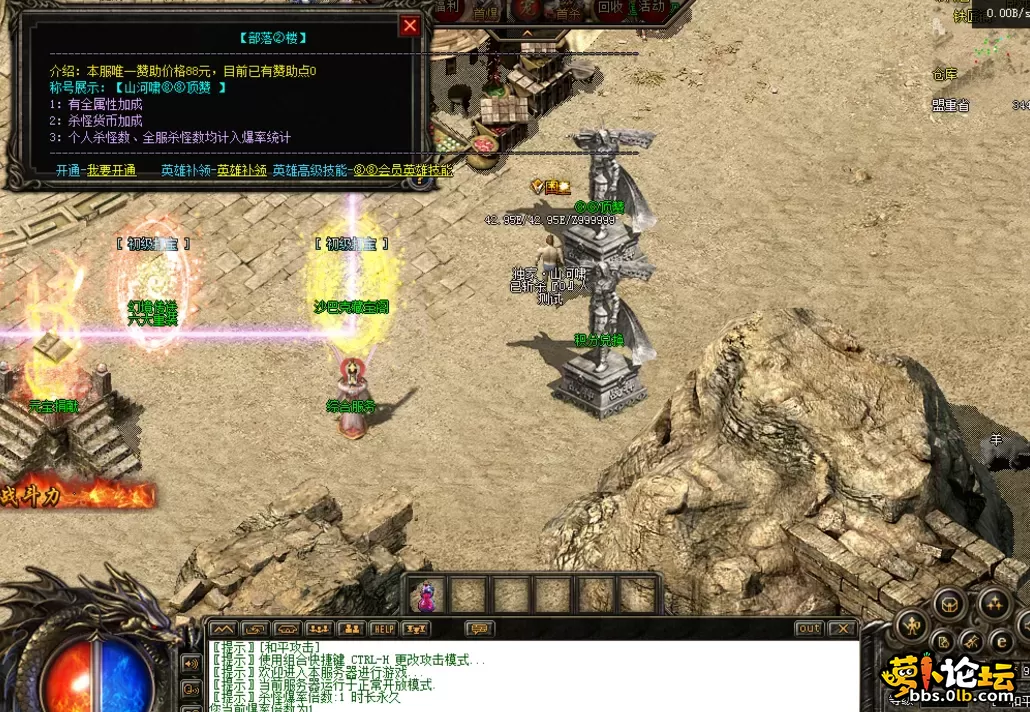The image size is (1030, 712).
Task: Toggle the speaker sound icon beside chat
Action: (x=190, y=662)
